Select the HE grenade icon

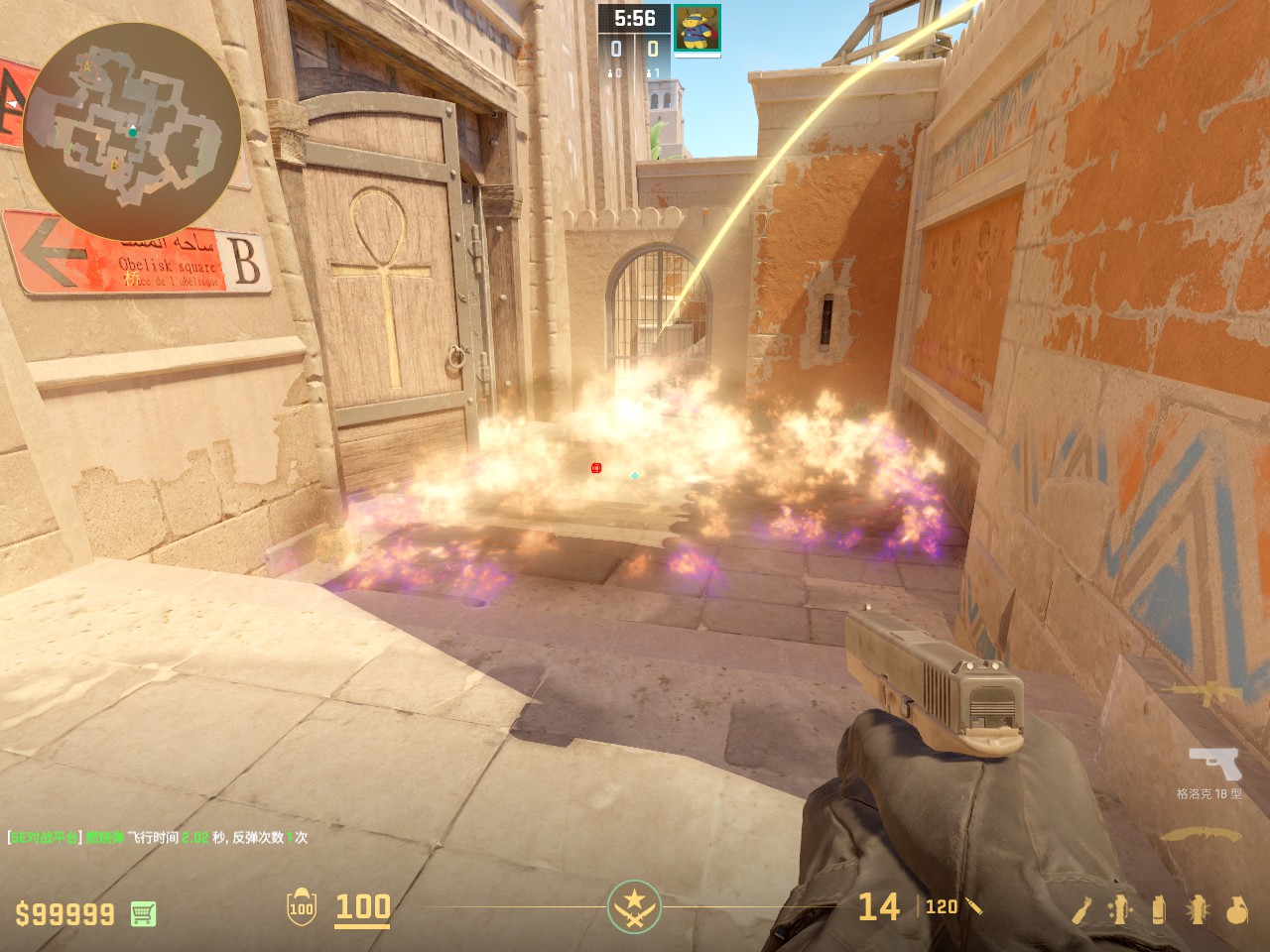(1236, 909)
